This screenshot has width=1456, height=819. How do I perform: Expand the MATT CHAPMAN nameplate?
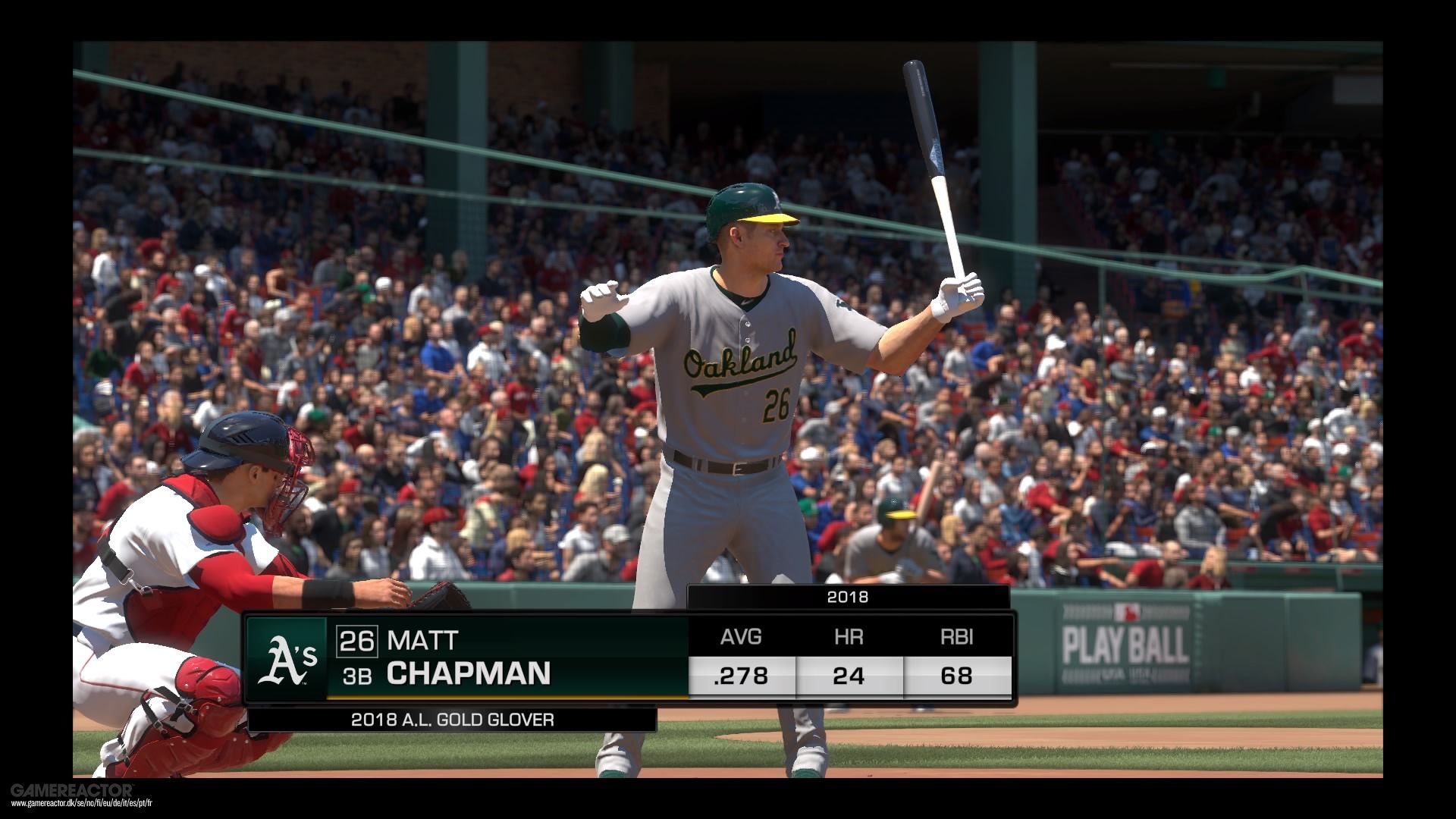[x=470, y=660]
